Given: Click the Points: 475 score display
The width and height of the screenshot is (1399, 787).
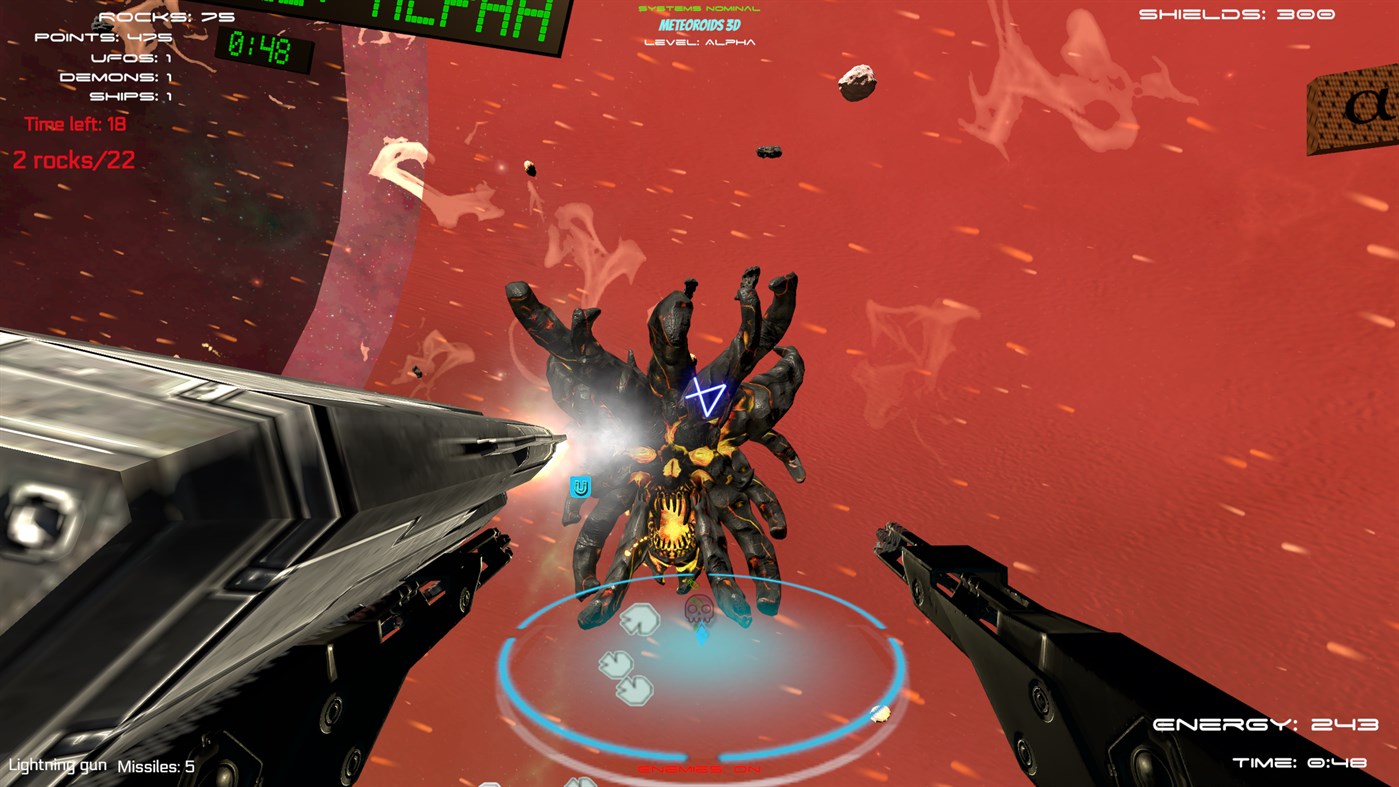Looking at the screenshot, I should pyautogui.click(x=103, y=36).
